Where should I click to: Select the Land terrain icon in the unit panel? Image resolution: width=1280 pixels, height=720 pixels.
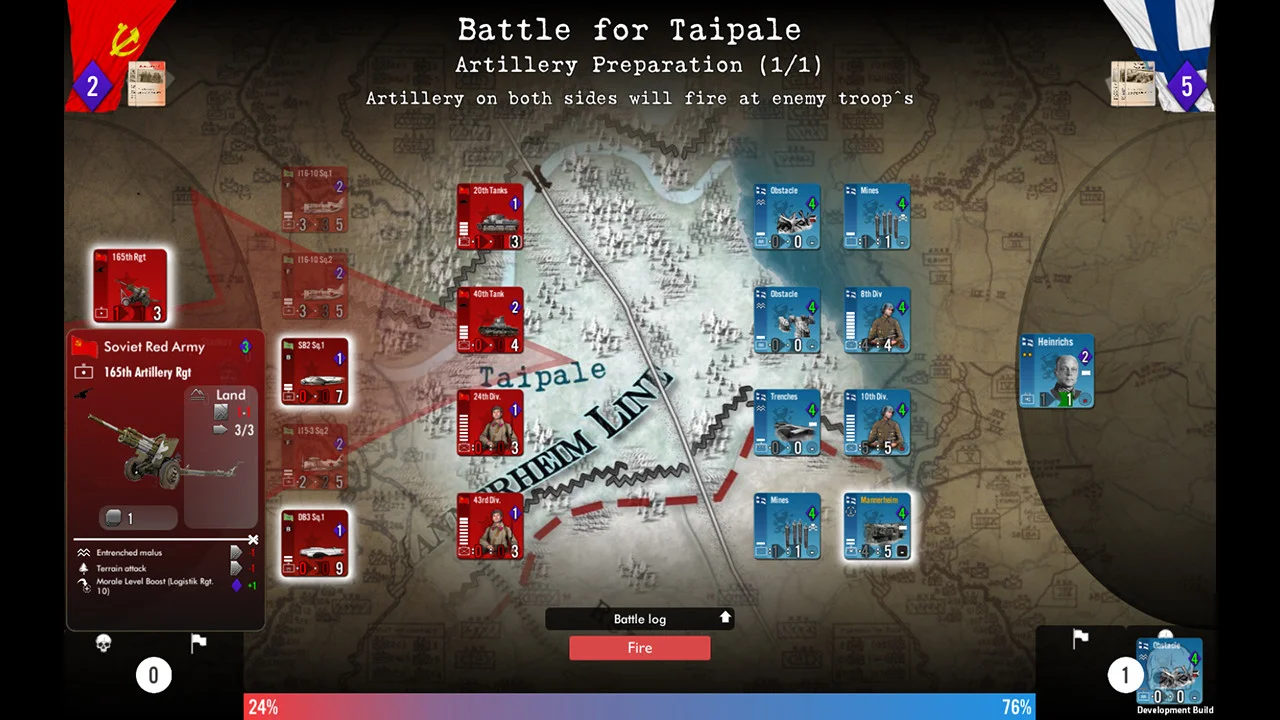point(231,395)
